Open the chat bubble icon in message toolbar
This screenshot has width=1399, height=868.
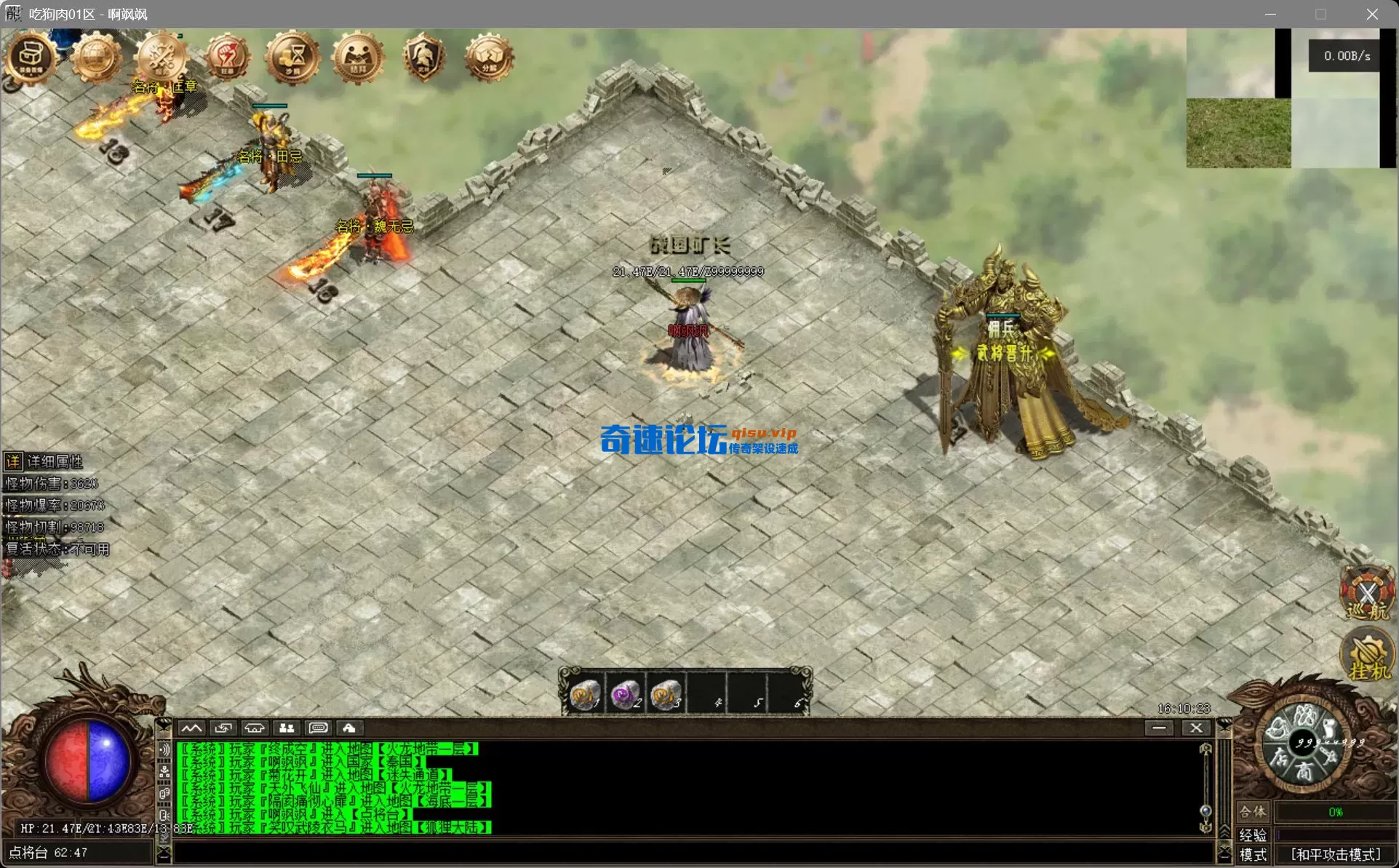coord(318,728)
